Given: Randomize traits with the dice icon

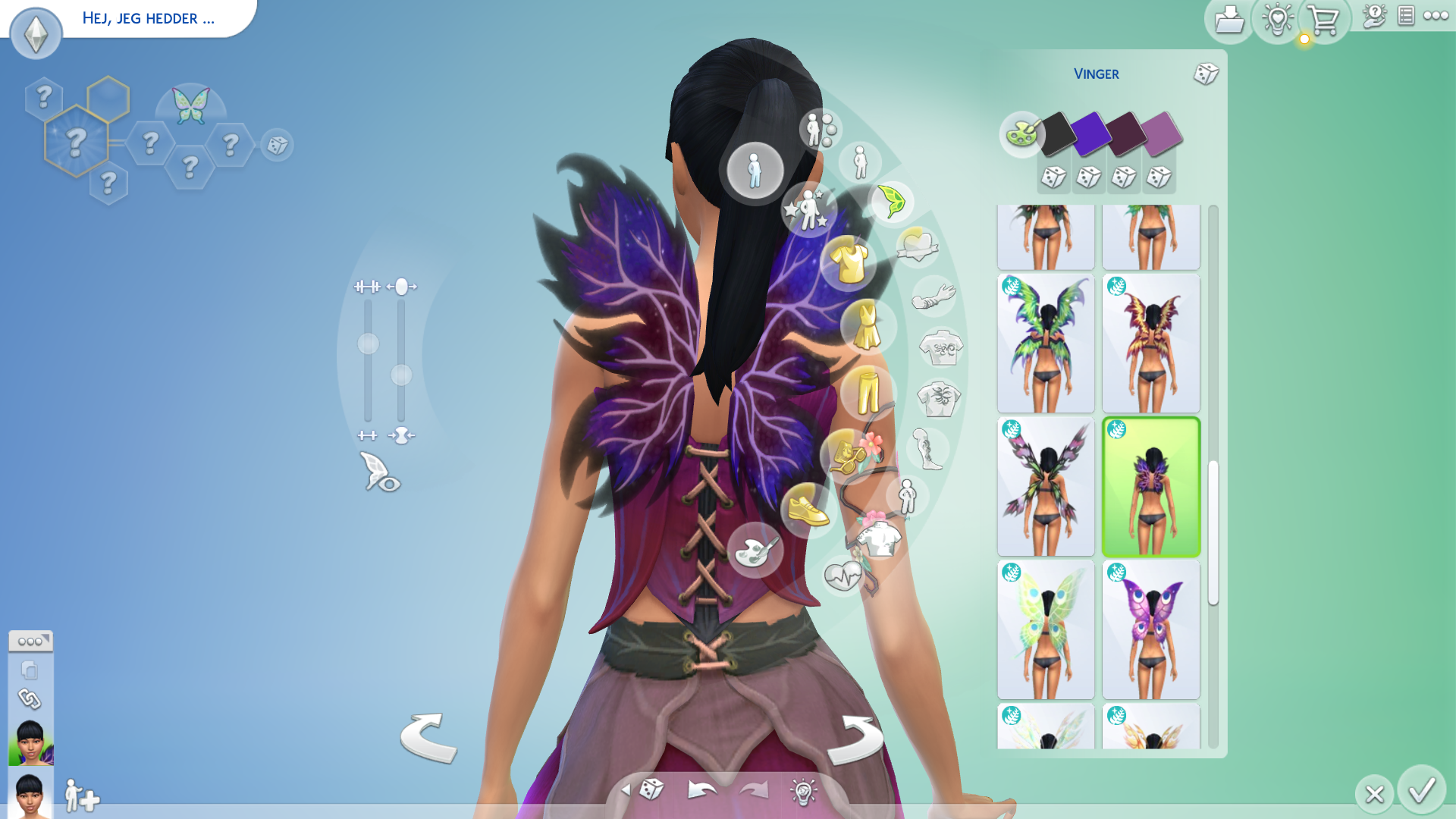Looking at the screenshot, I should tap(277, 145).
